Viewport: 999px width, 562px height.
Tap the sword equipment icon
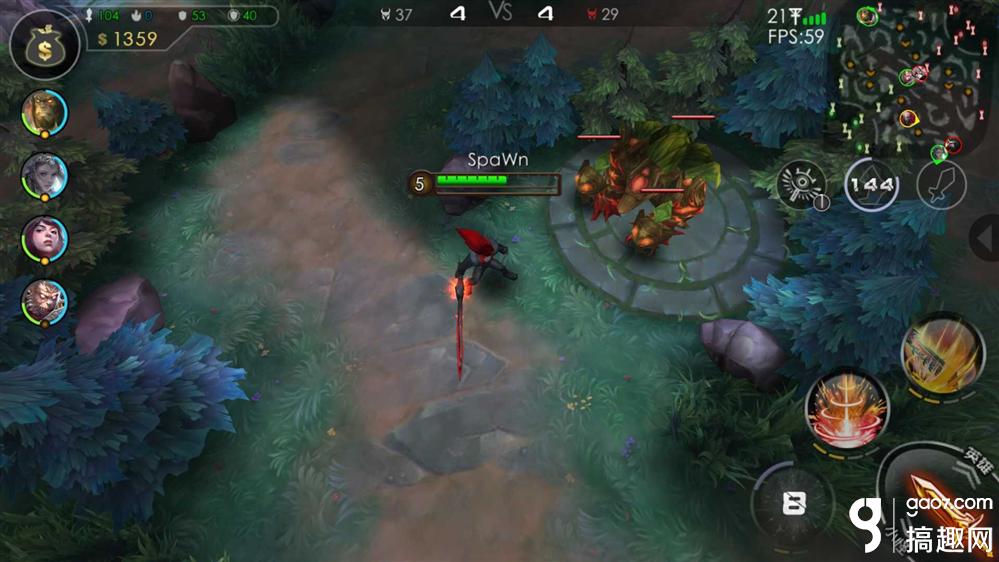[940, 187]
